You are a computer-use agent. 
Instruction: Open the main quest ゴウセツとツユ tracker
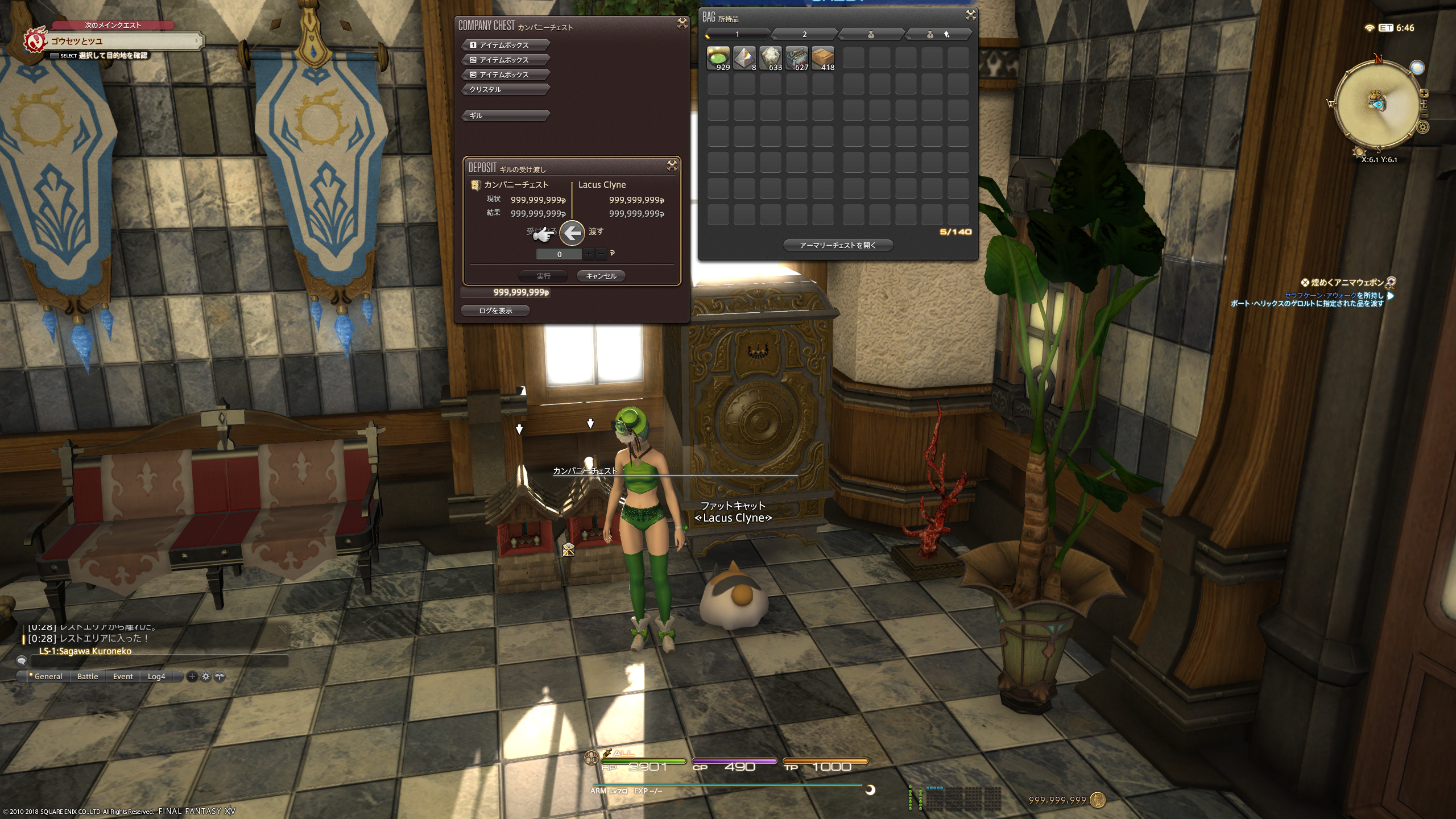(x=114, y=41)
